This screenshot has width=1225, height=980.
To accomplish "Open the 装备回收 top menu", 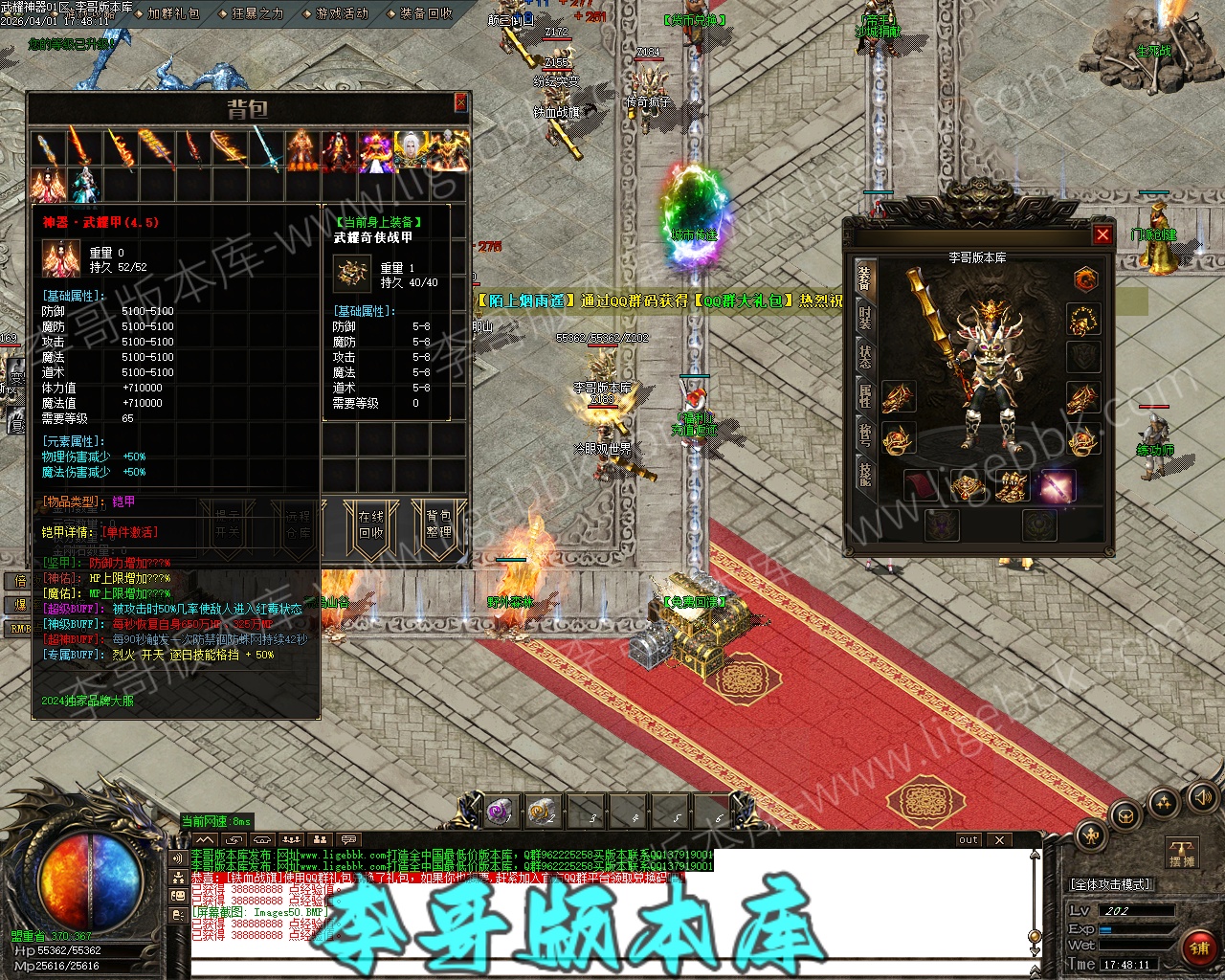I will (x=426, y=13).
